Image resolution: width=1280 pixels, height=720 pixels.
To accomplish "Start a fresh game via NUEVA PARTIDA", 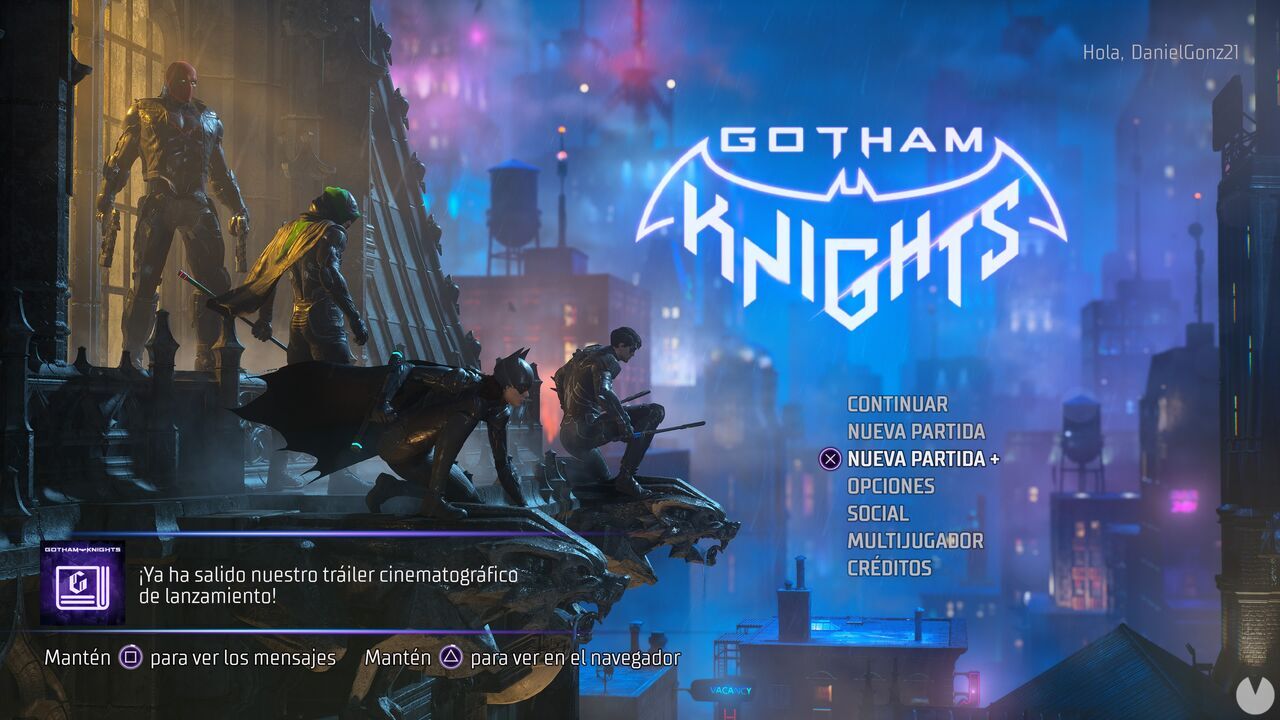I will pyautogui.click(x=915, y=433).
